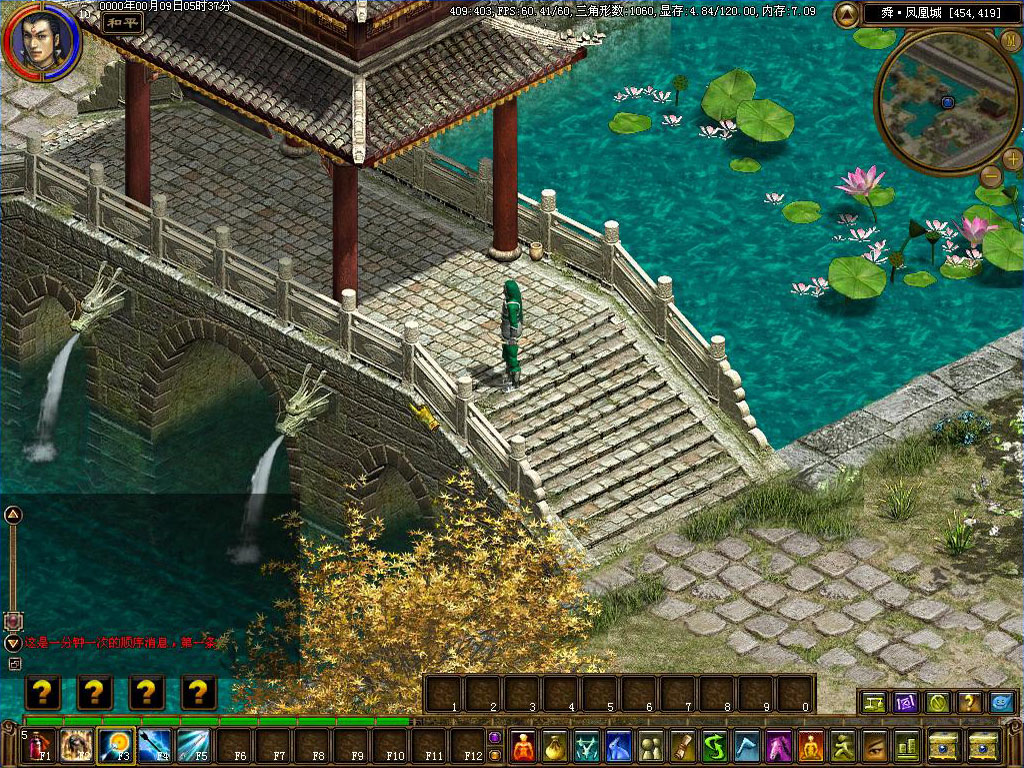Click the eye icon in the bottom bar
1024x768 pixels.
[x=875, y=746]
